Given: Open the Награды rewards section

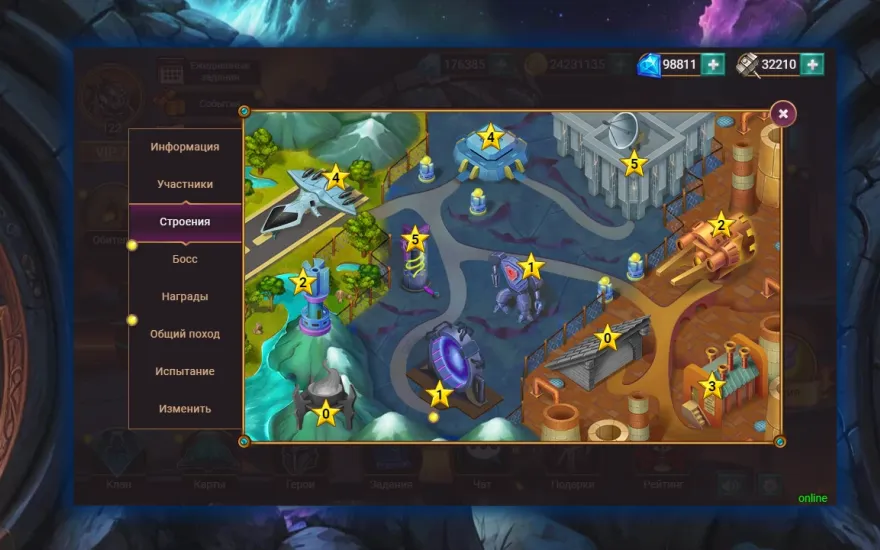Looking at the screenshot, I should click(x=185, y=296).
